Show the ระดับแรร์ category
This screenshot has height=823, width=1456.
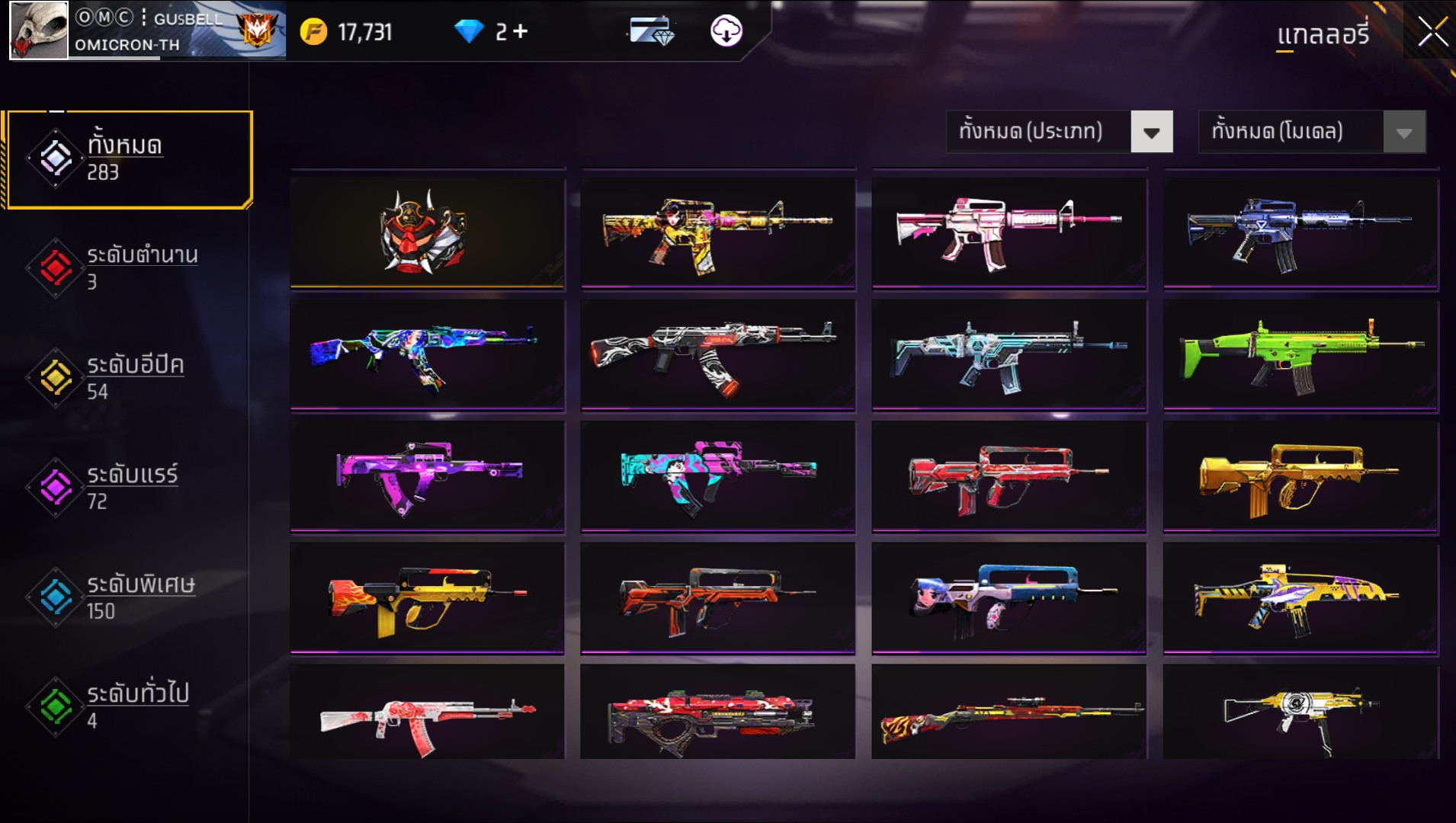[x=130, y=488]
